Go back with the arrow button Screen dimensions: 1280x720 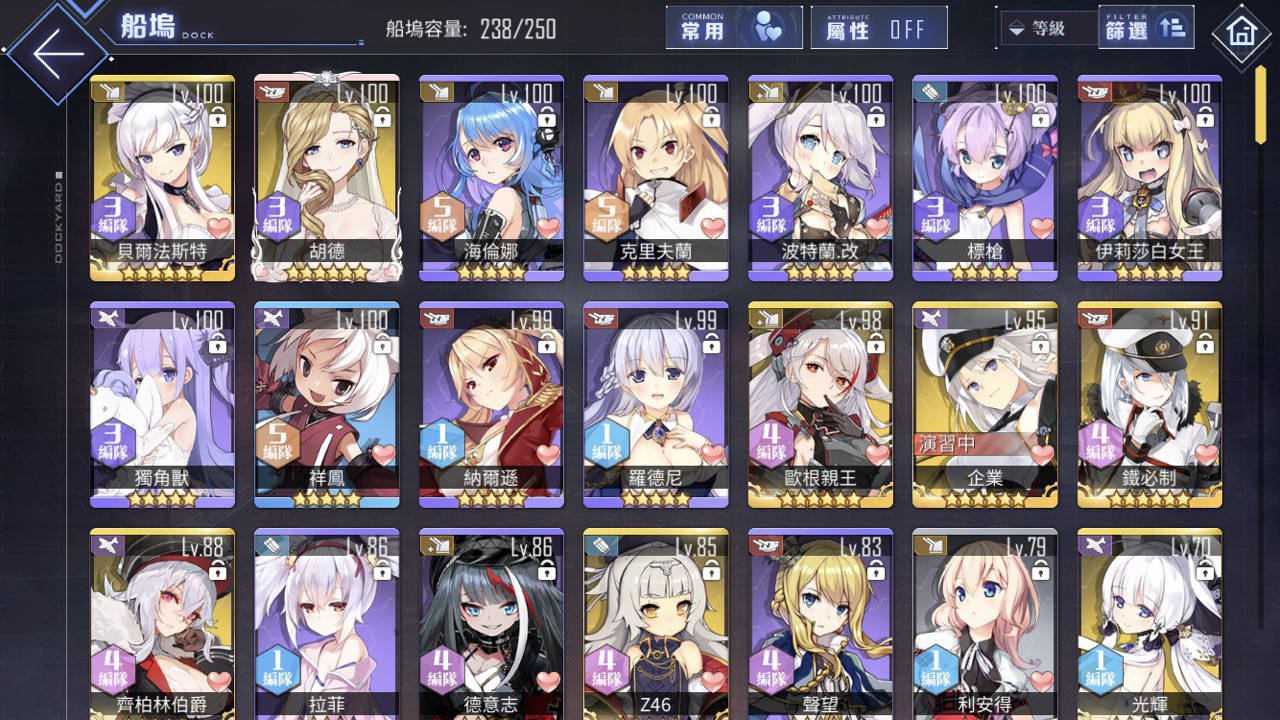point(58,54)
